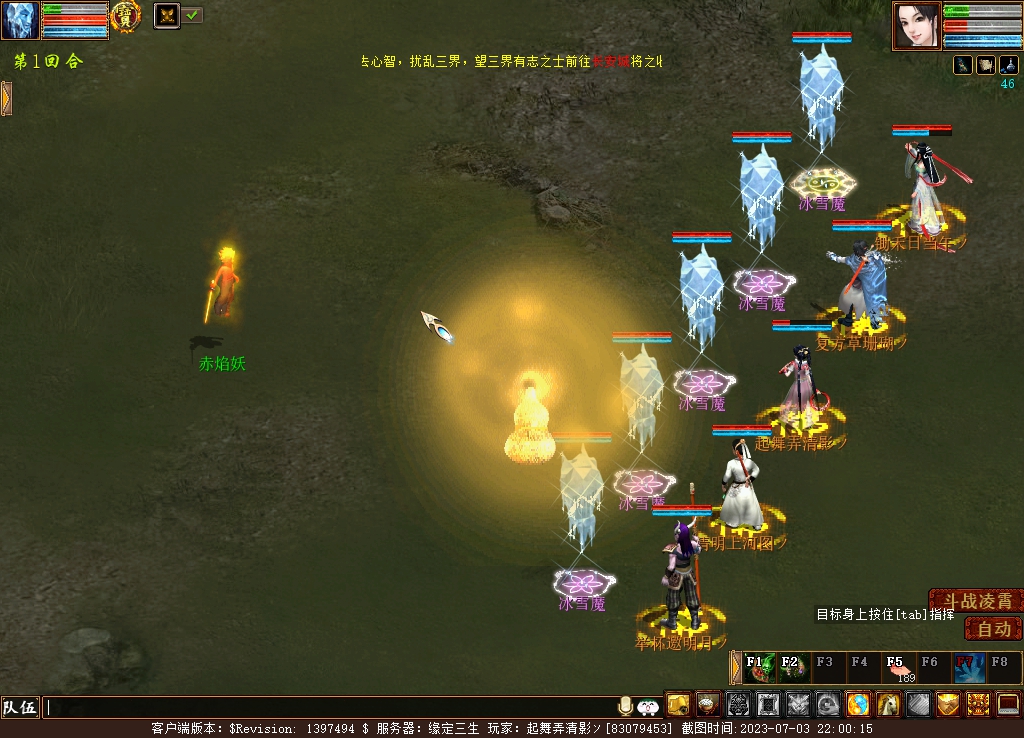Open the emoticon face picker

(648, 707)
